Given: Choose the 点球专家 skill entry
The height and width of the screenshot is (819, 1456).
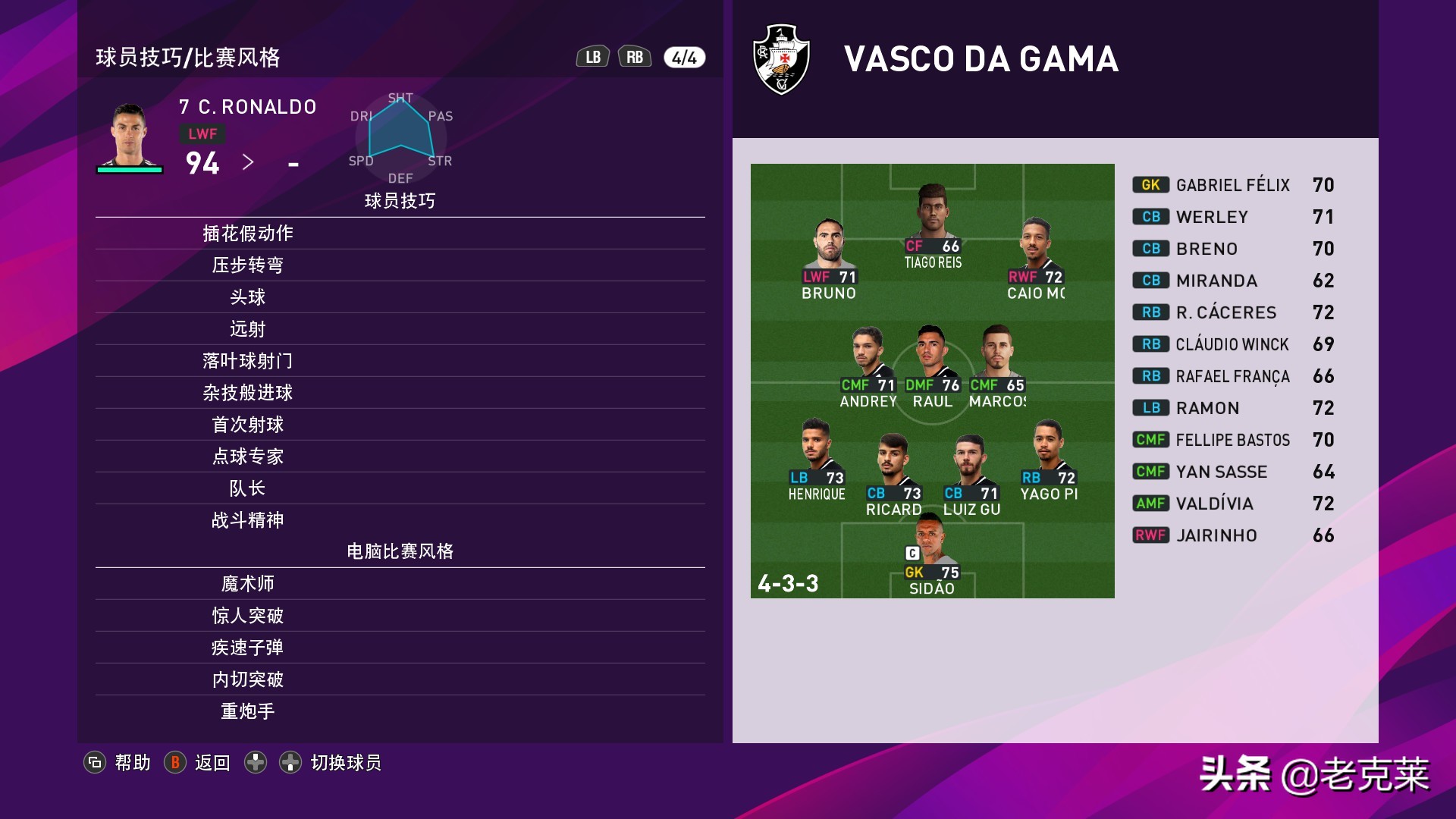Looking at the screenshot, I should [248, 457].
